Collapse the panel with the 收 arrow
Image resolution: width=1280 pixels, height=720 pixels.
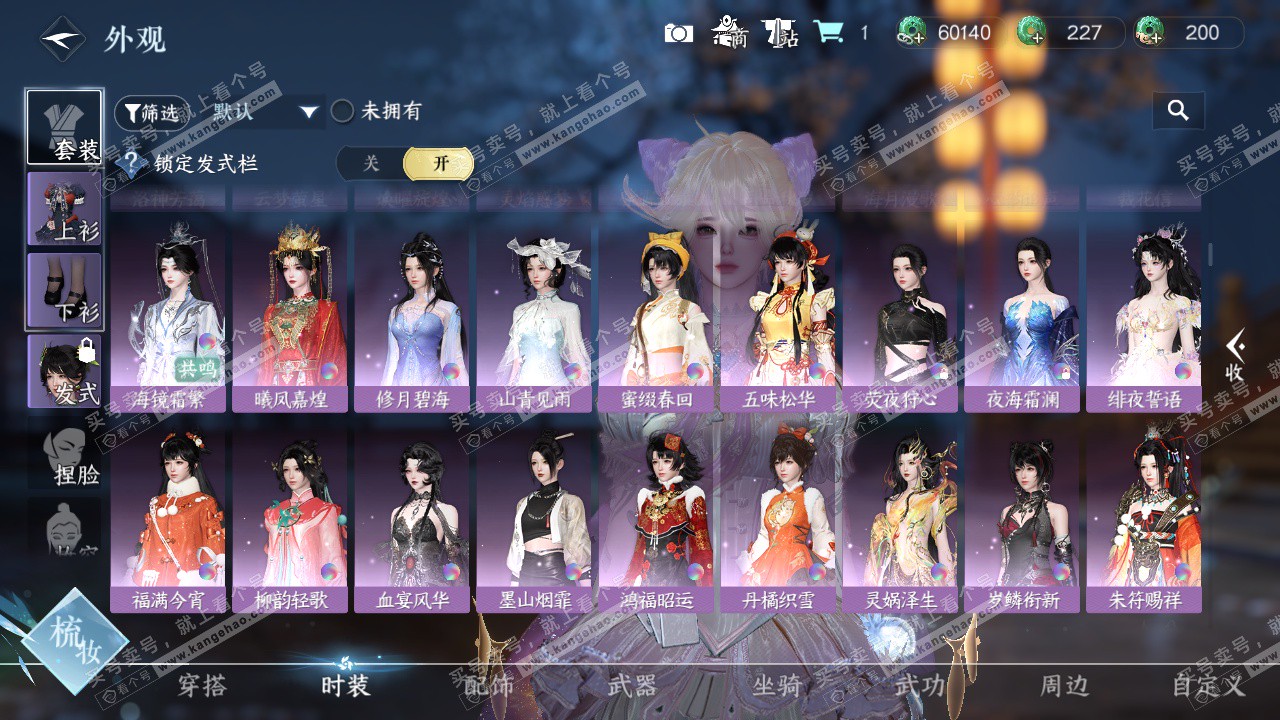(1236, 357)
